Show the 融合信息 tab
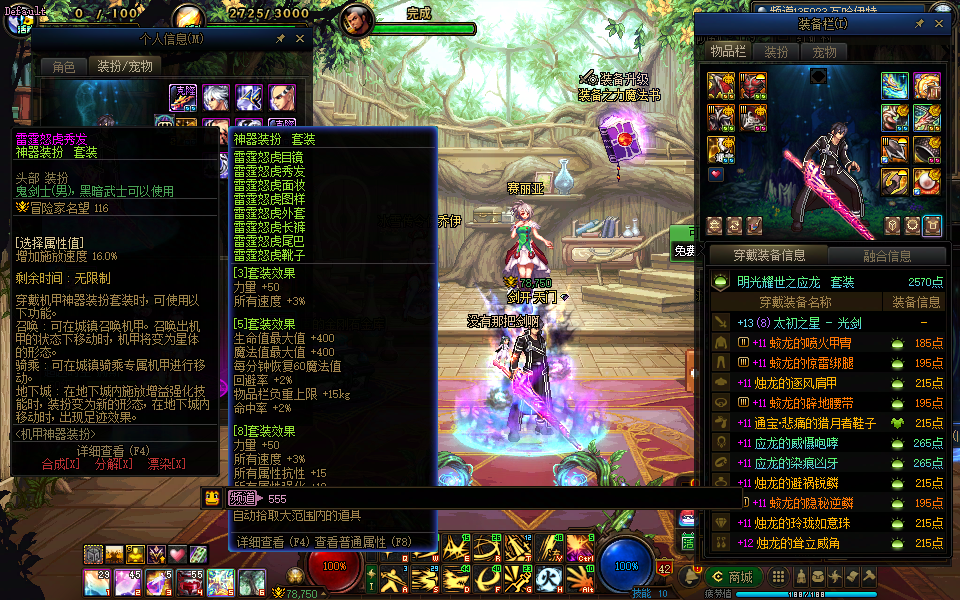Image resolution: width=960 pixels, height=600 pixels. tap(886, 256)
